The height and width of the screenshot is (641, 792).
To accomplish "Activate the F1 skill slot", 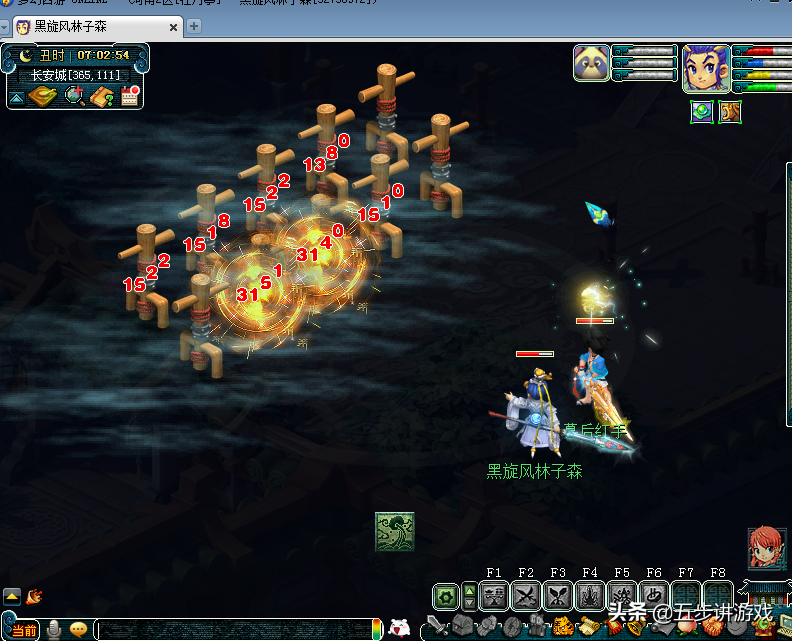I will point(494,597).
